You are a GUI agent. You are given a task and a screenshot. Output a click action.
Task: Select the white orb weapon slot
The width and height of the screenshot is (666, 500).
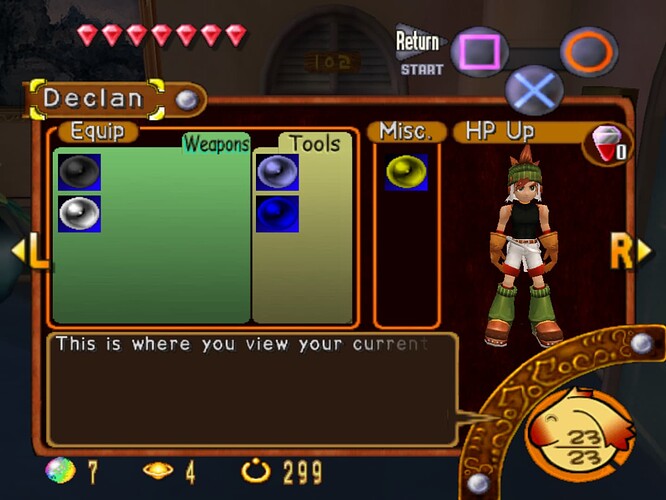coord(79,213)
